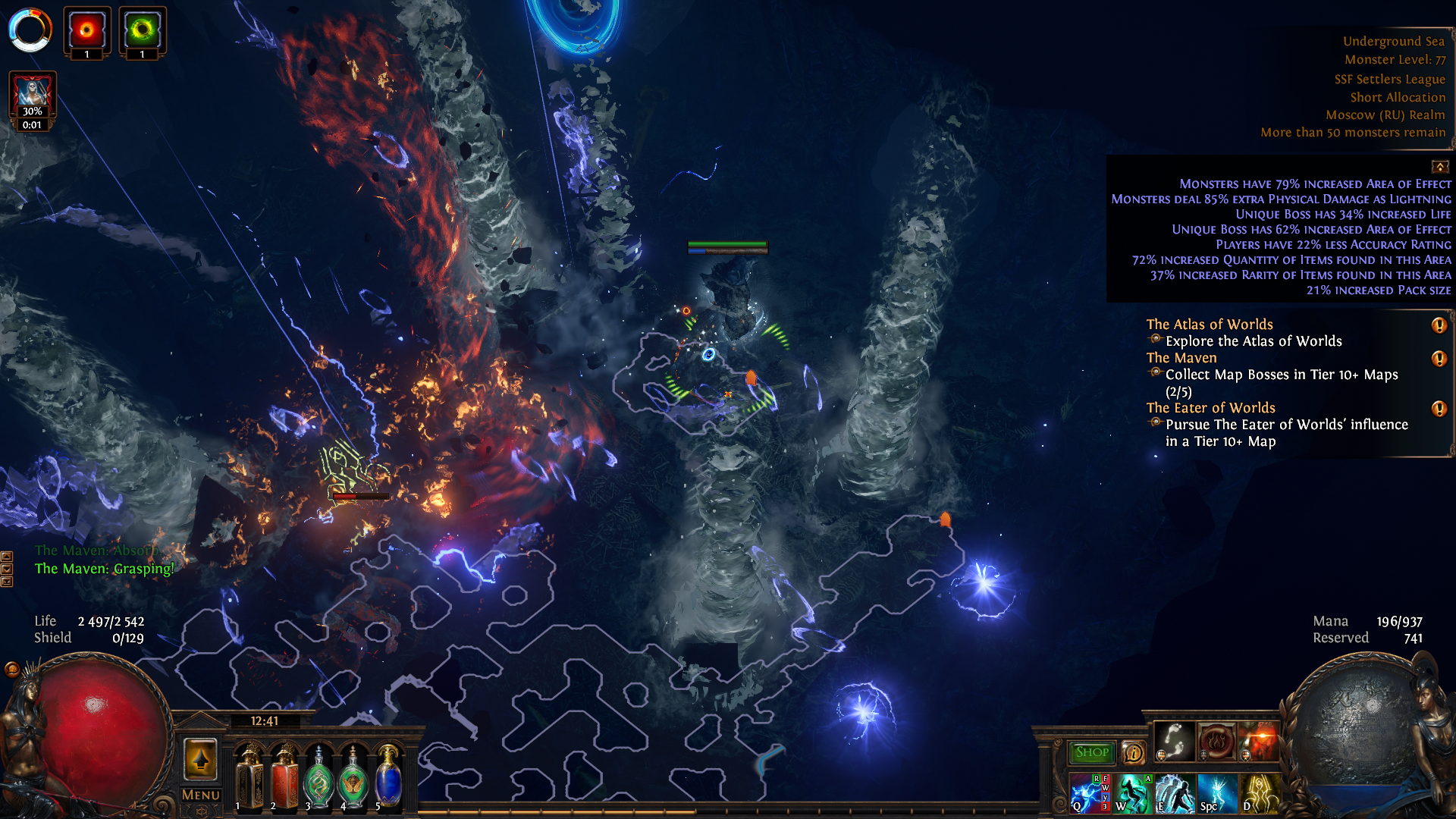Click The Eater of Worlds quest alert icon
This screenshot has height=819, width=1456.
point(1439,409)
